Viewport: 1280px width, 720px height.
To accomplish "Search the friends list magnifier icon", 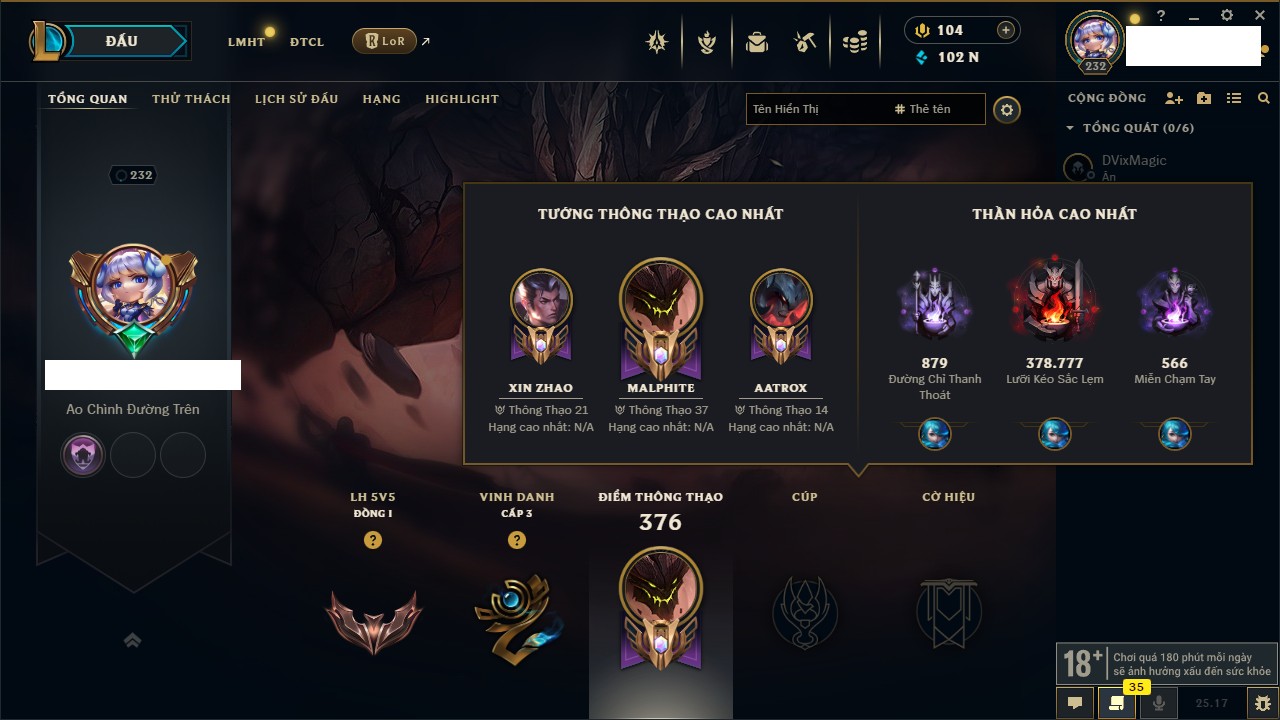I will (x=1264, y=98).
